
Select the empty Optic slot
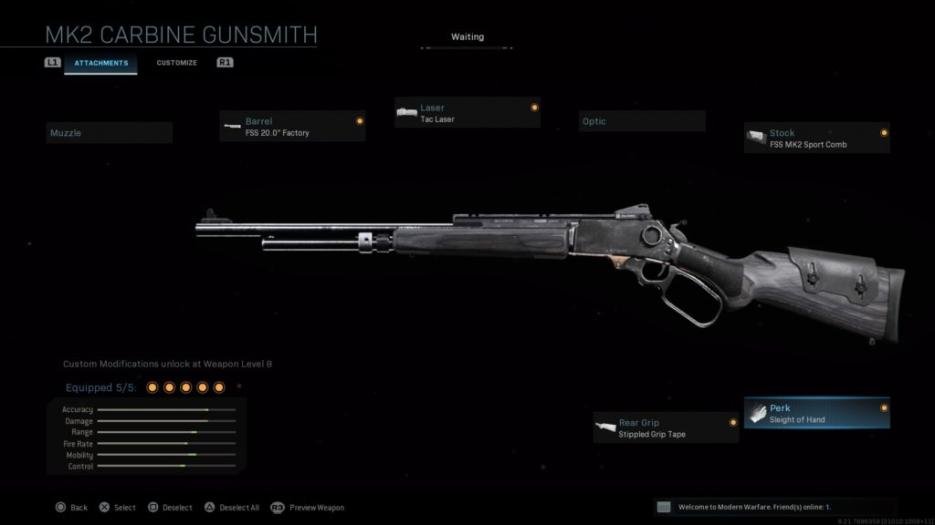(642, 122)
